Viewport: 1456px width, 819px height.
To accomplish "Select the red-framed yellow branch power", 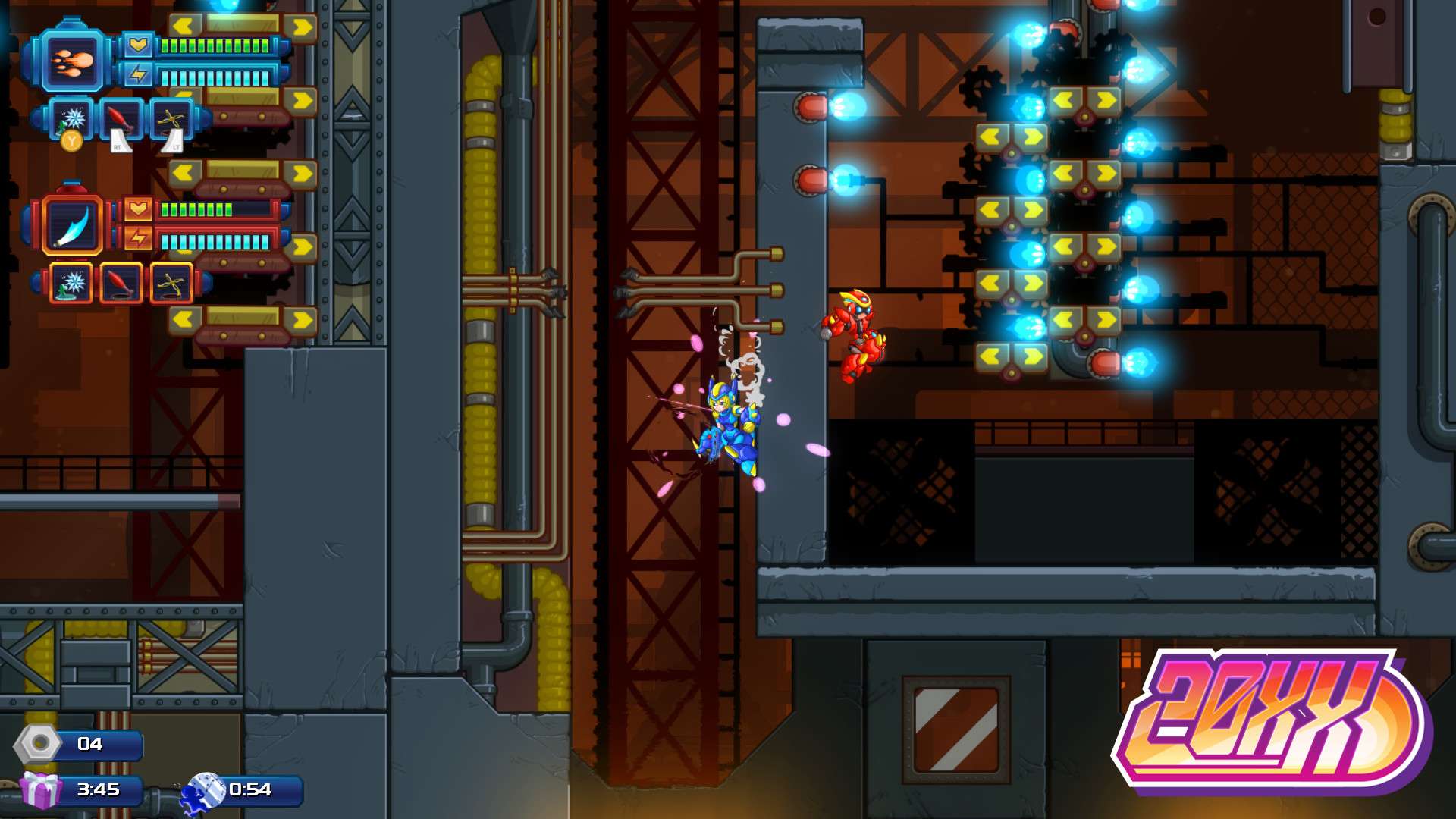I will (171, 284).
